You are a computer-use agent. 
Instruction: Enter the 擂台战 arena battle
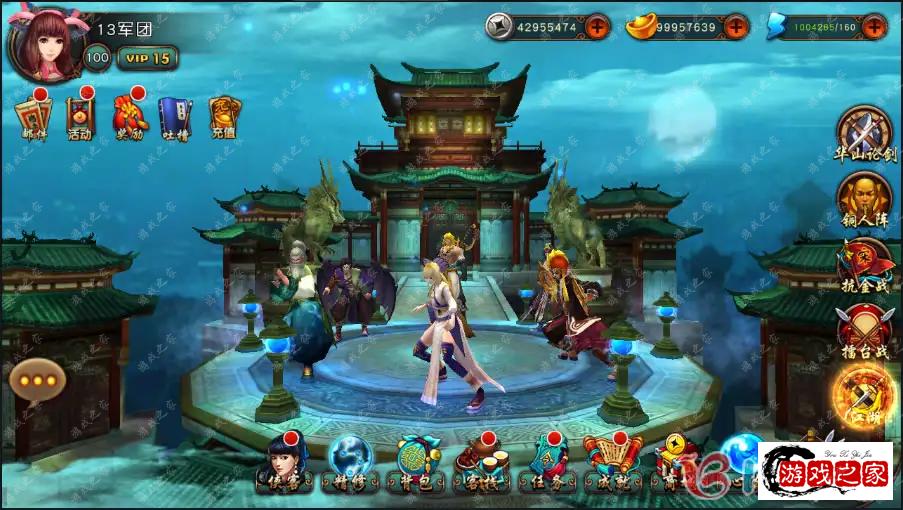tap(864, 331)
